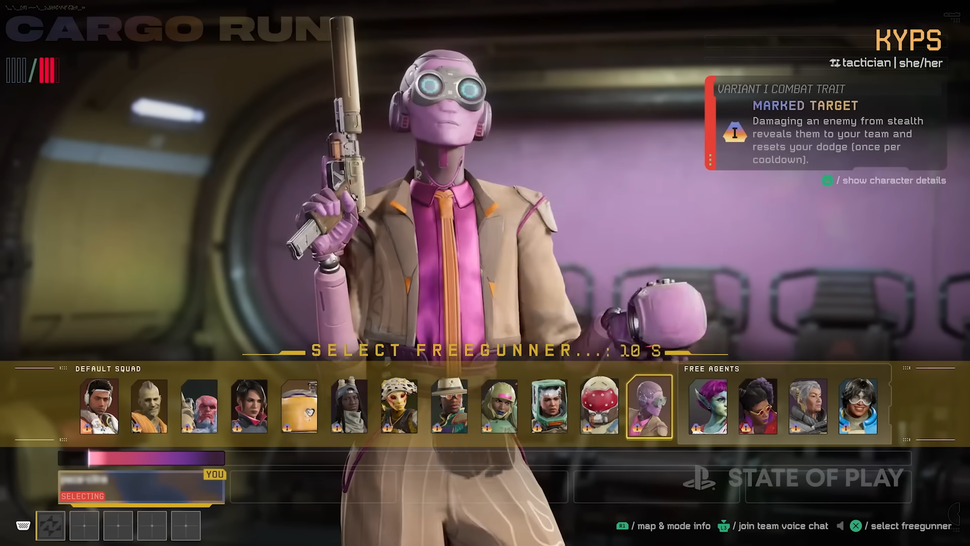The width and height of the screenshot is (970, 546).
Task: Select the freegunner wearing white headphones
Action: (99, 406)
